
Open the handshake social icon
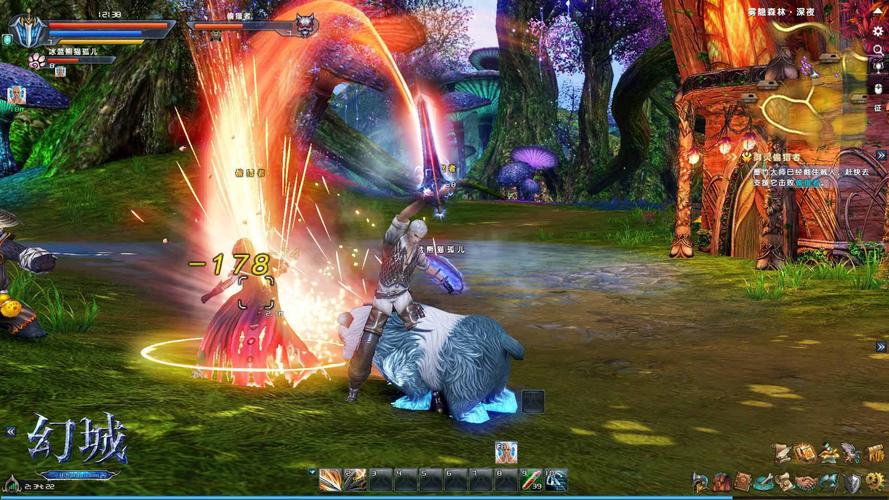point(806,482)
